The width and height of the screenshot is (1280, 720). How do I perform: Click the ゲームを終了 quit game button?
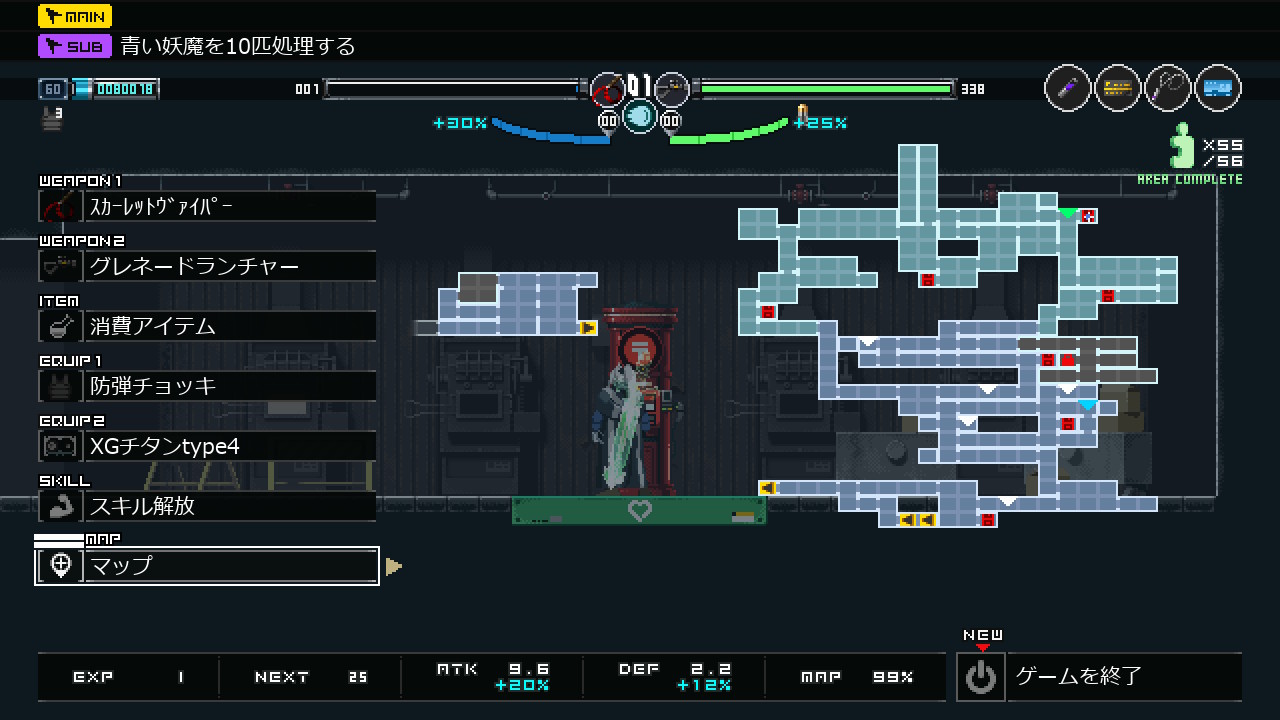point(1098,677)
